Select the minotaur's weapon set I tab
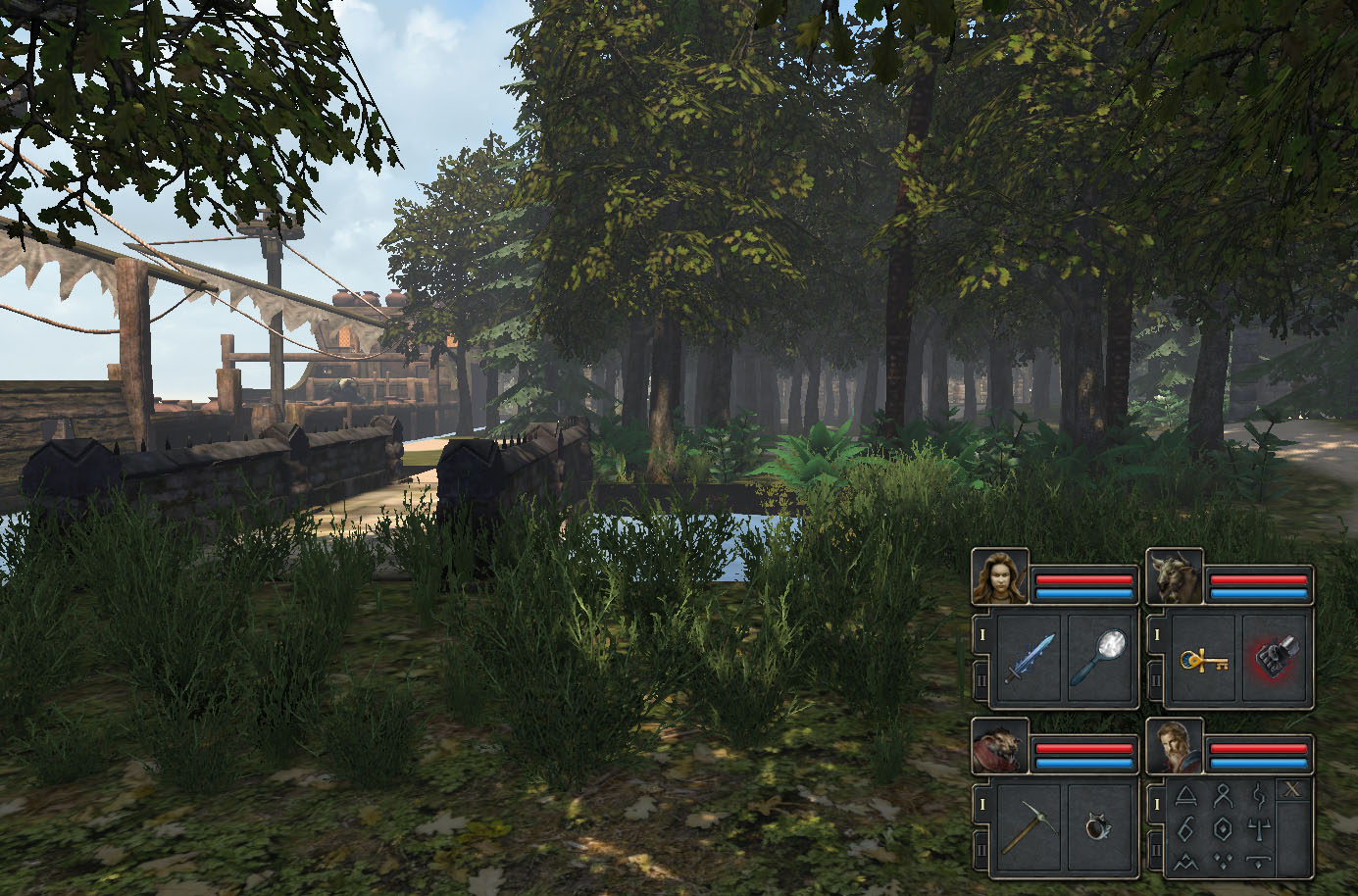This screenshot has height=896, width=1358. 1156,635
